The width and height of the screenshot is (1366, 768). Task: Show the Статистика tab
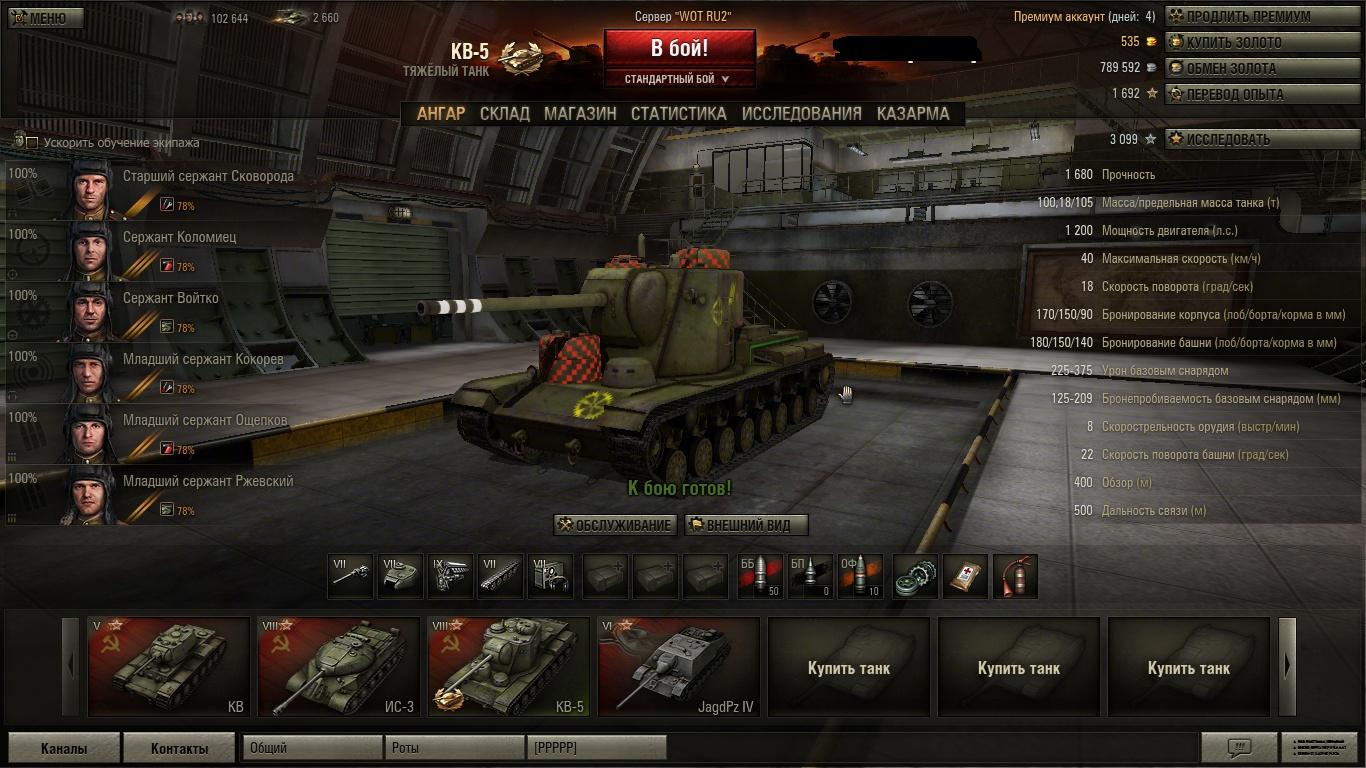[x=678, y=113]
